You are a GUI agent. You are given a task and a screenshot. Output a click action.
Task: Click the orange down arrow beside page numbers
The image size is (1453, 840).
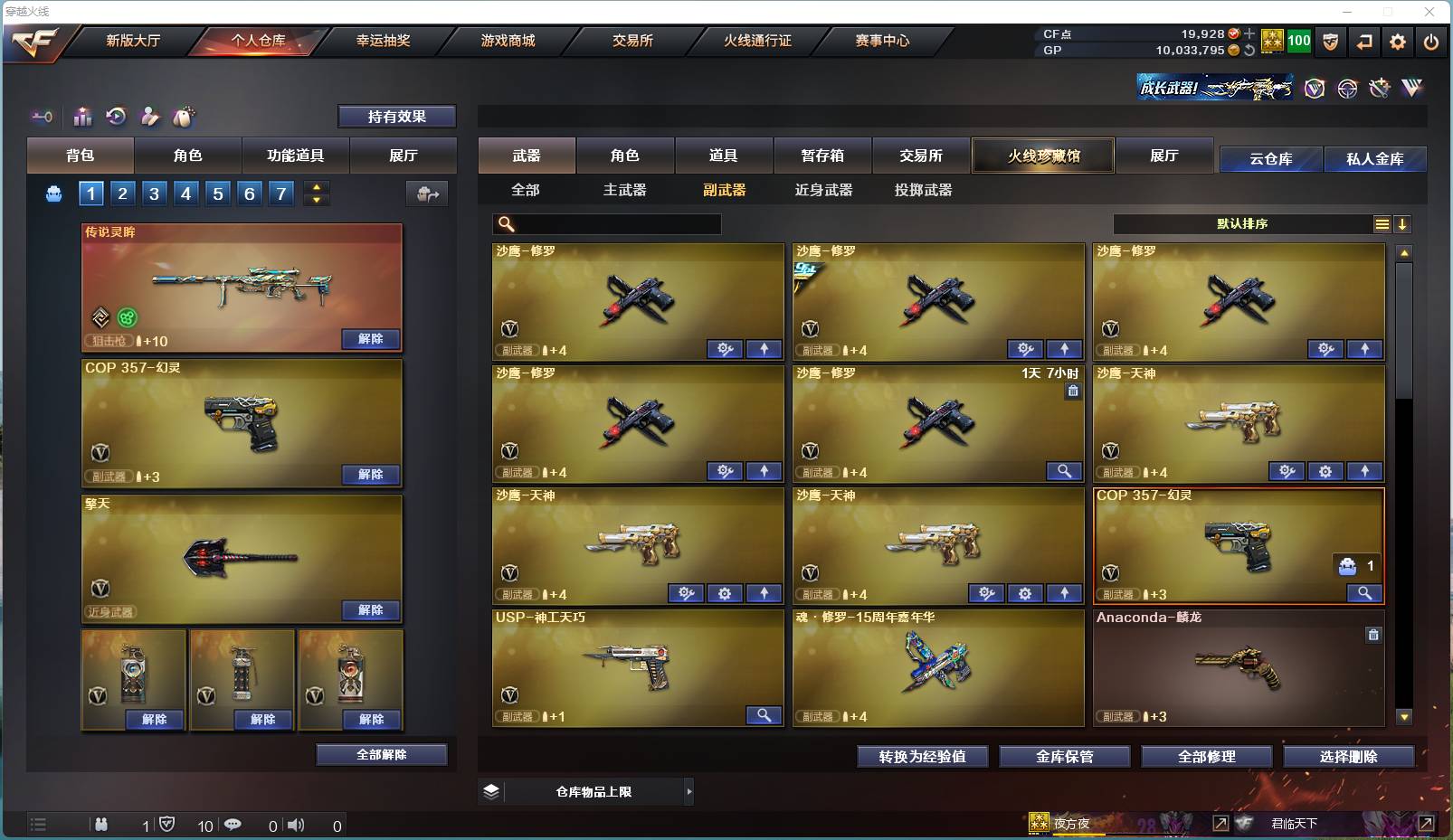click(316, 199)
